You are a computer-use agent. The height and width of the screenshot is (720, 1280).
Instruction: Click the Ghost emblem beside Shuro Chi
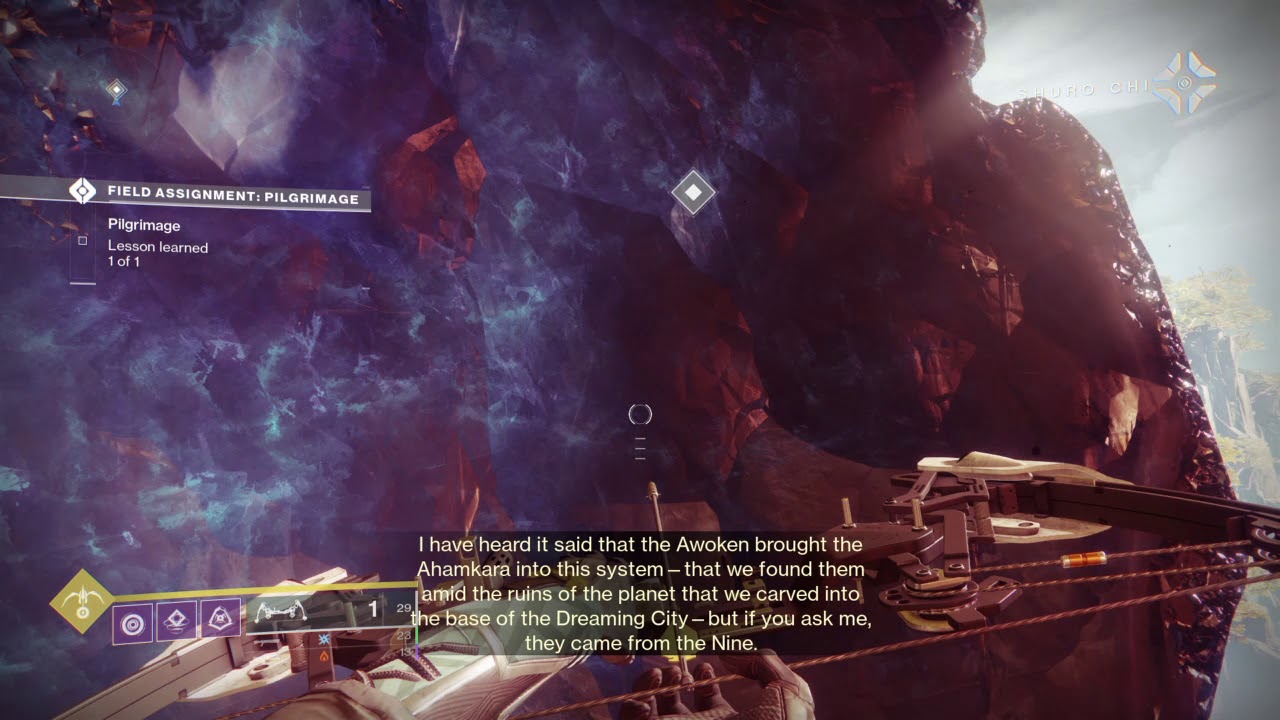tap(1185, 84)
